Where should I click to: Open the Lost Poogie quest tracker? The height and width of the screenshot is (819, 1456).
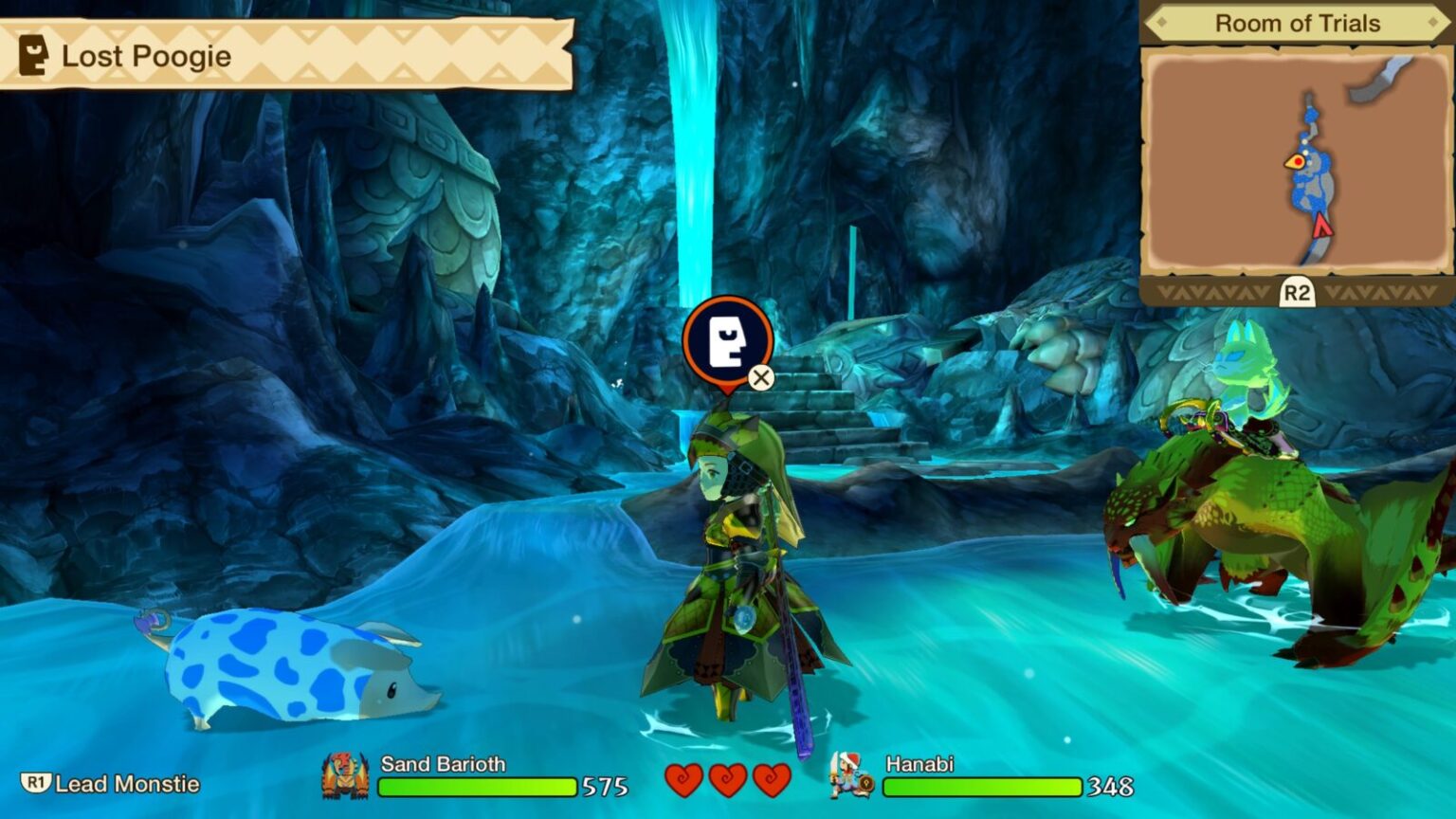point(284,56)
